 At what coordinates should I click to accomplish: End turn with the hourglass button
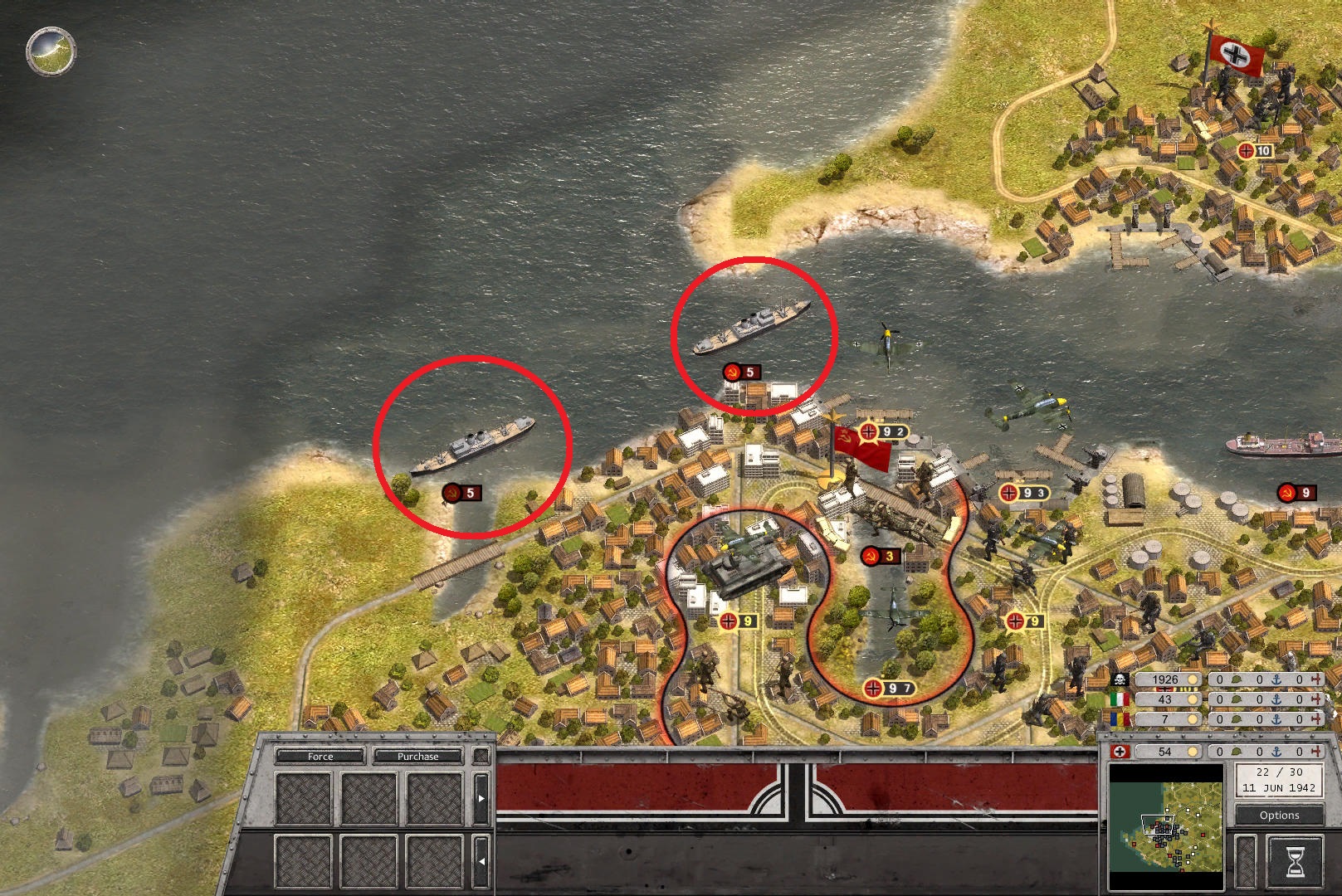1294,862
